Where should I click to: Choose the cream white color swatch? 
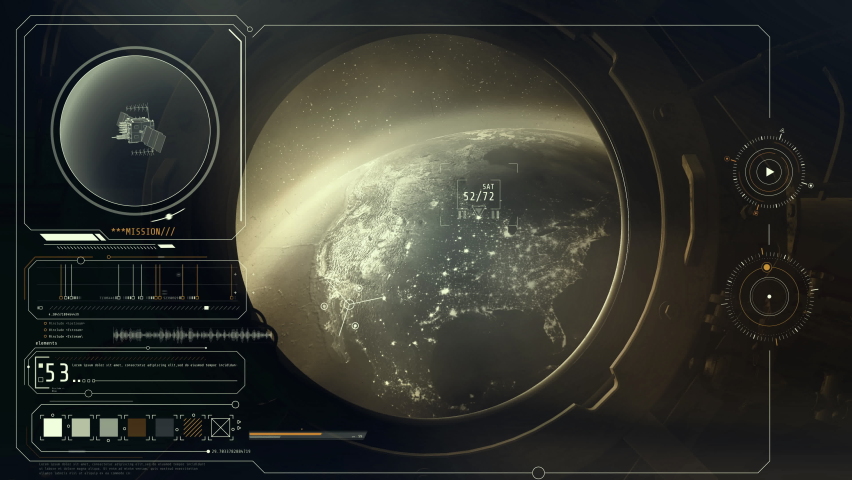coord(53,428)
